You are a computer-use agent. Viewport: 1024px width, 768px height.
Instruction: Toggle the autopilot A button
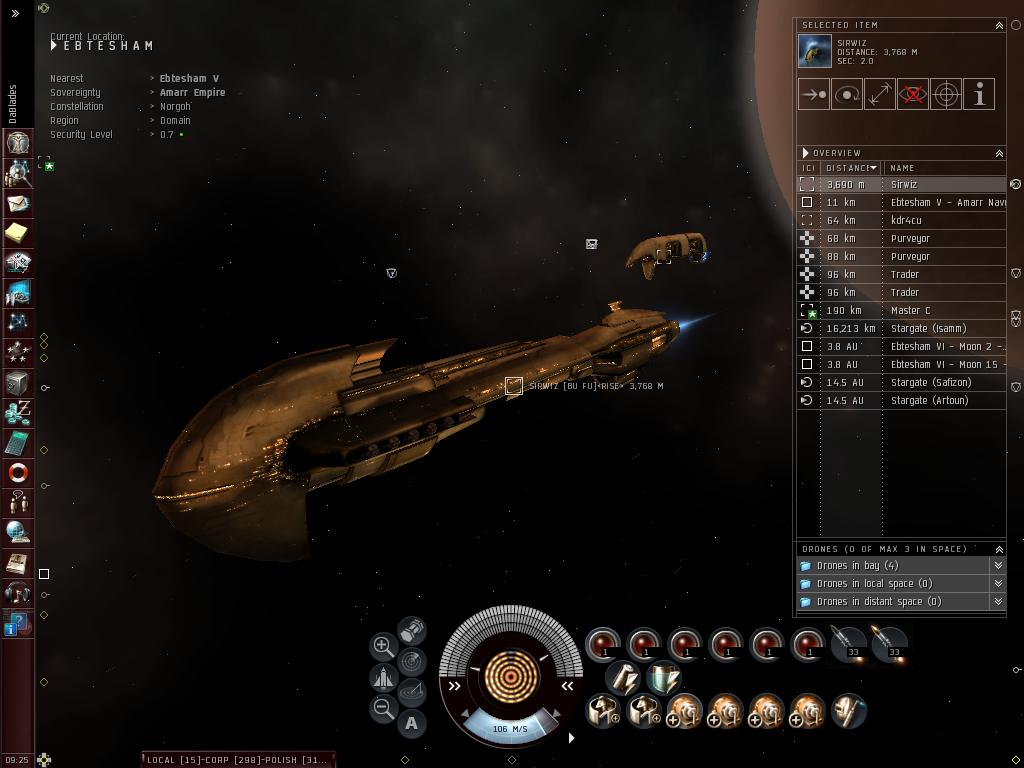pyautogui.click(x=412, y=723)
